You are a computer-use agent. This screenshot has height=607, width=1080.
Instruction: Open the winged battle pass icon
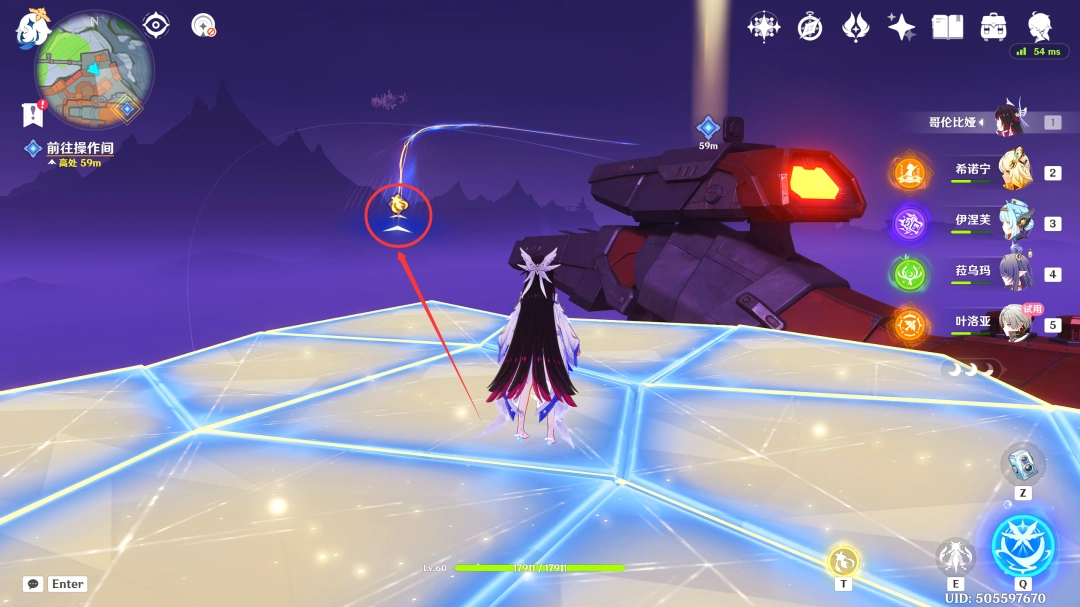[x=856, y=27]
